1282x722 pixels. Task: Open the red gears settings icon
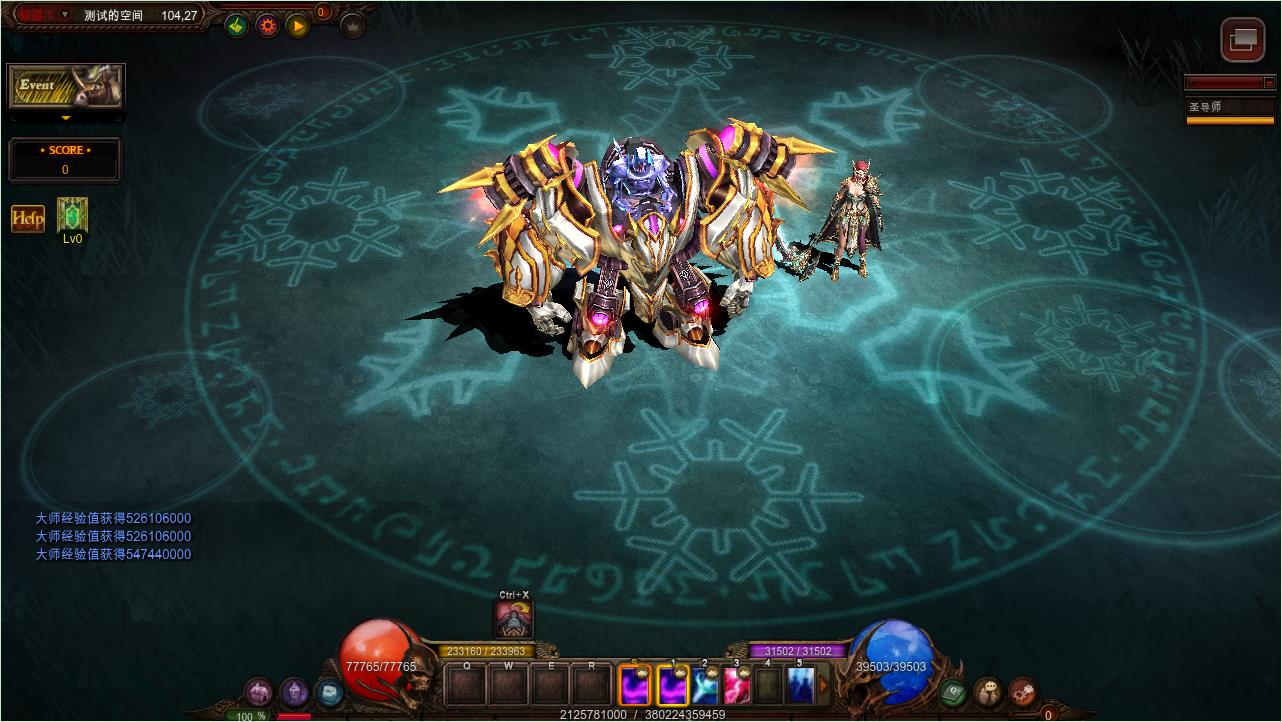[x=1022, y=691]
